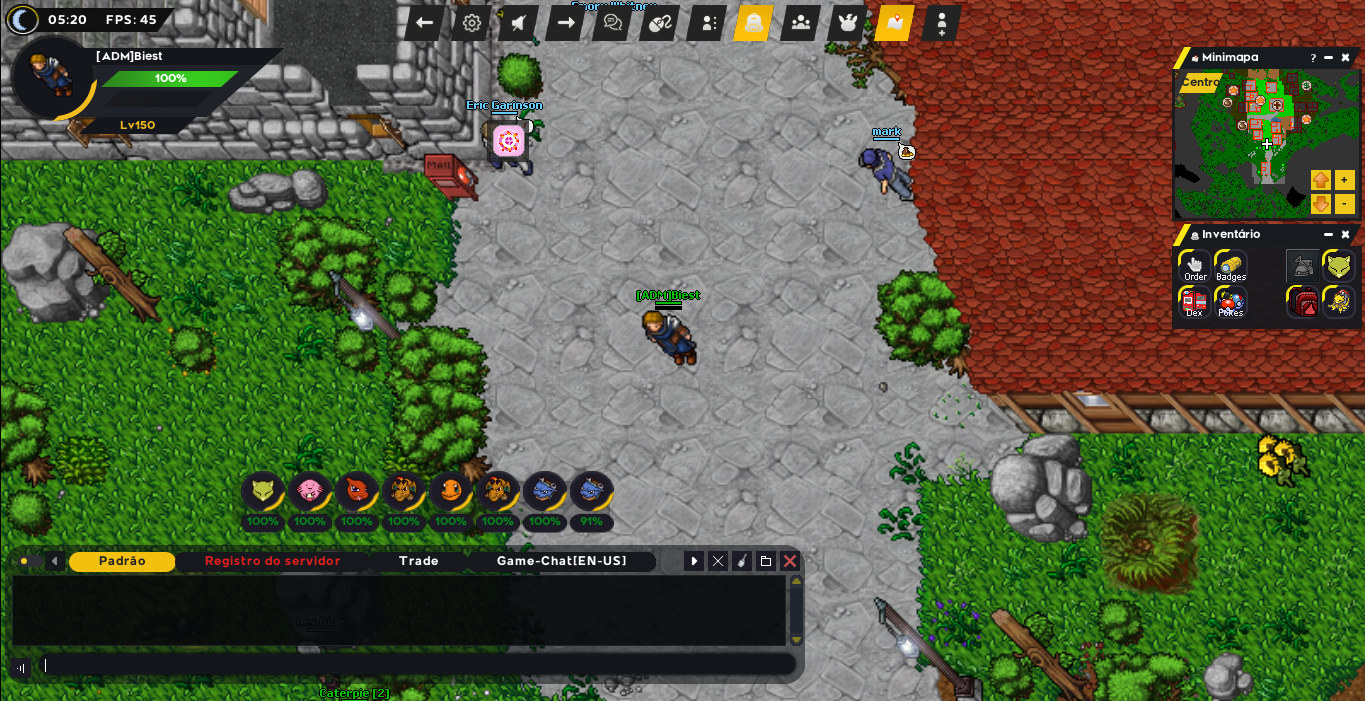Open the highlighted backpack toolbar button
Screen dimensions: 1365x701
coord(754,23)
